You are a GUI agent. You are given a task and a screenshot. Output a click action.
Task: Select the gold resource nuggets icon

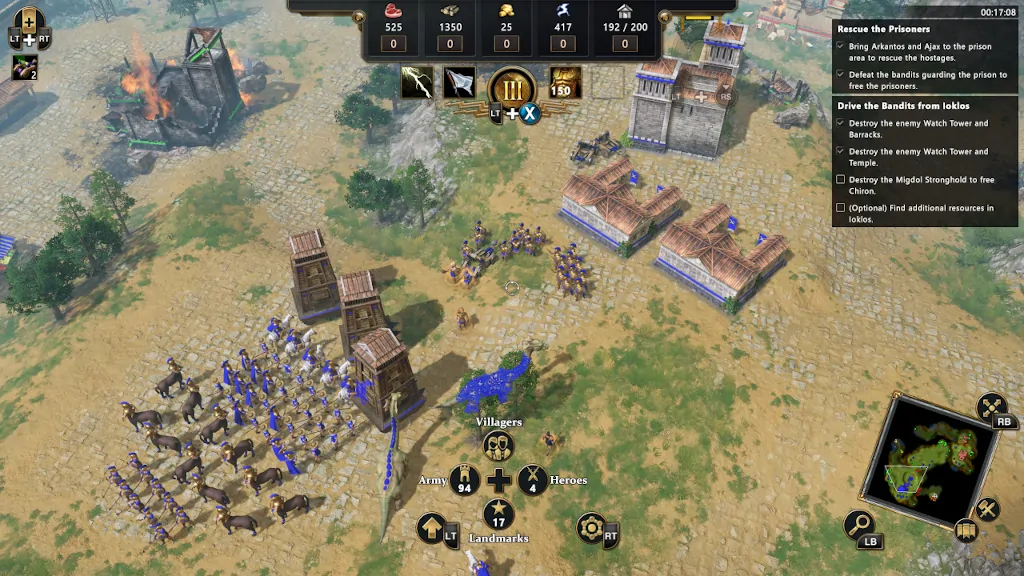point(506,11)
